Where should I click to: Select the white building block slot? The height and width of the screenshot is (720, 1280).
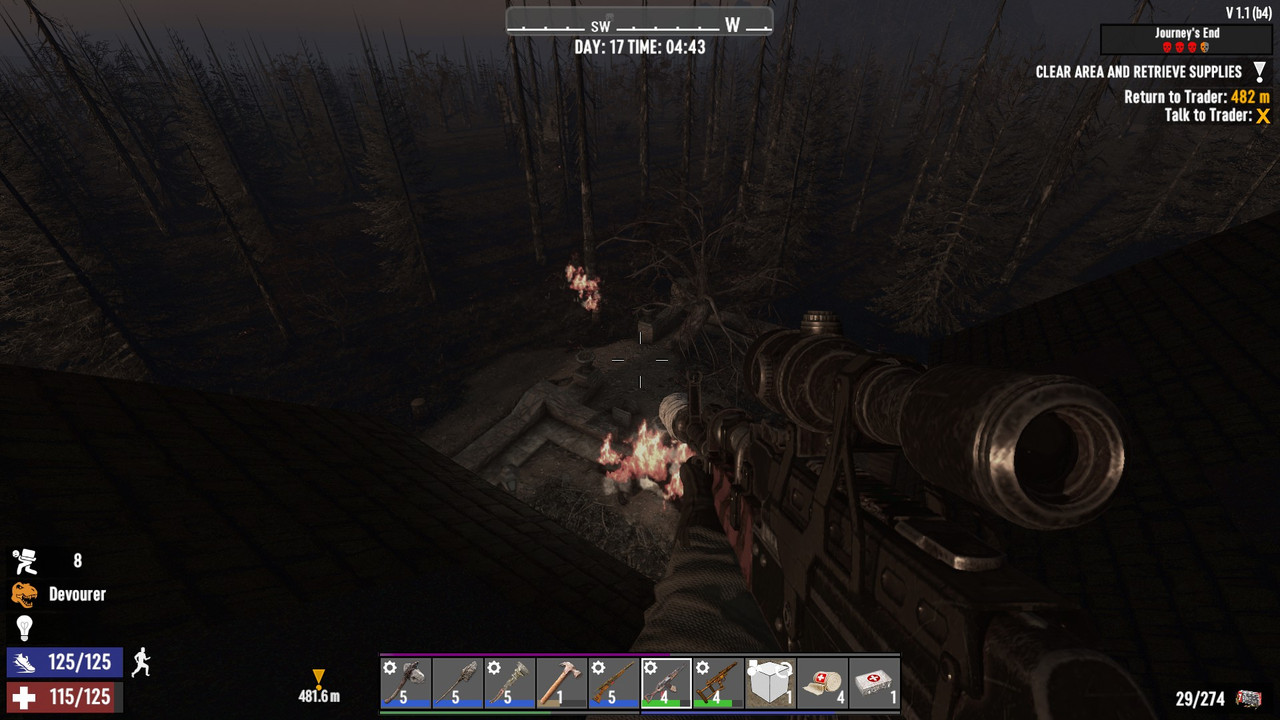[770, 683]
